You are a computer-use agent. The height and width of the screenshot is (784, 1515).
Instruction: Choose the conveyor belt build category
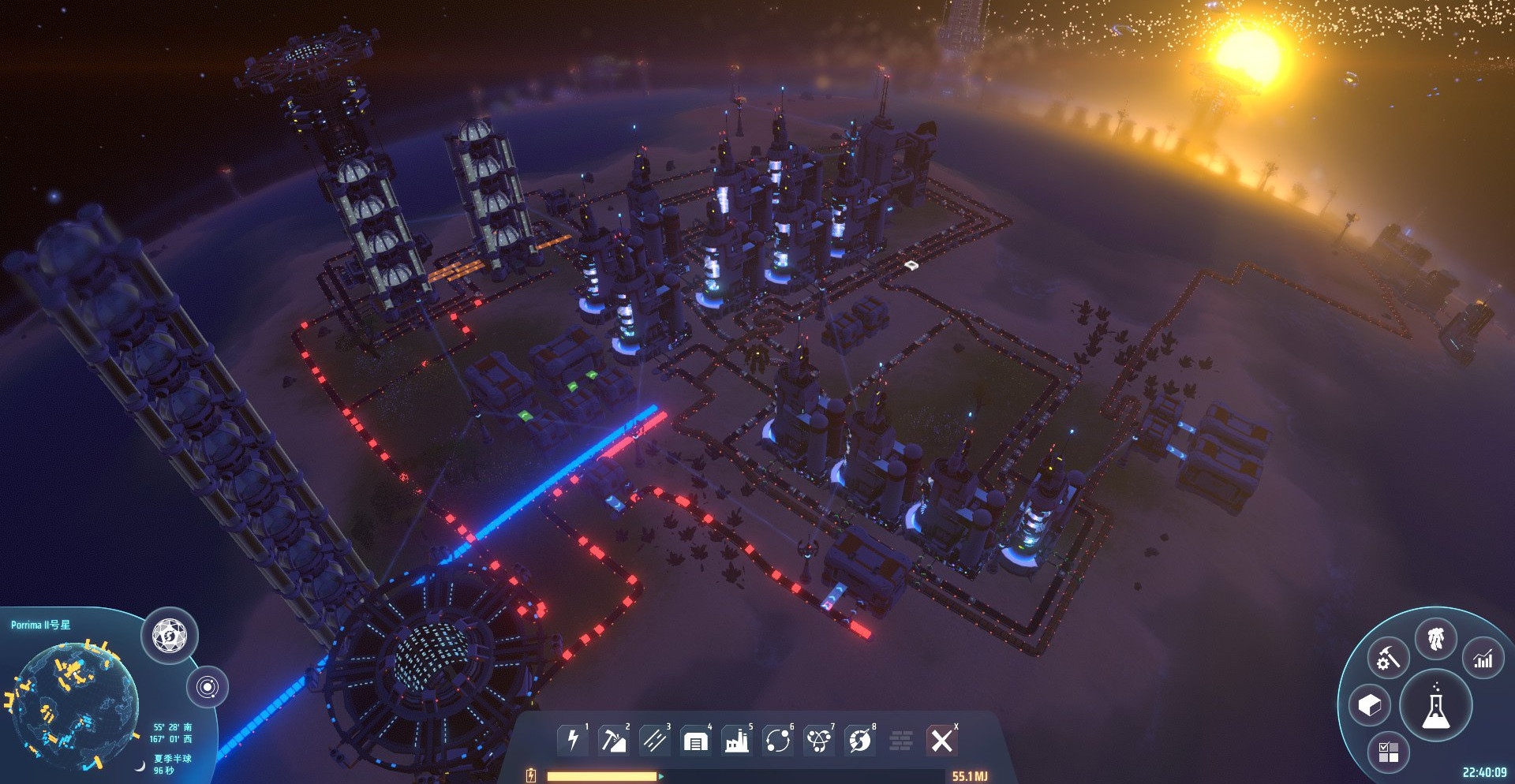pos(654,741)
